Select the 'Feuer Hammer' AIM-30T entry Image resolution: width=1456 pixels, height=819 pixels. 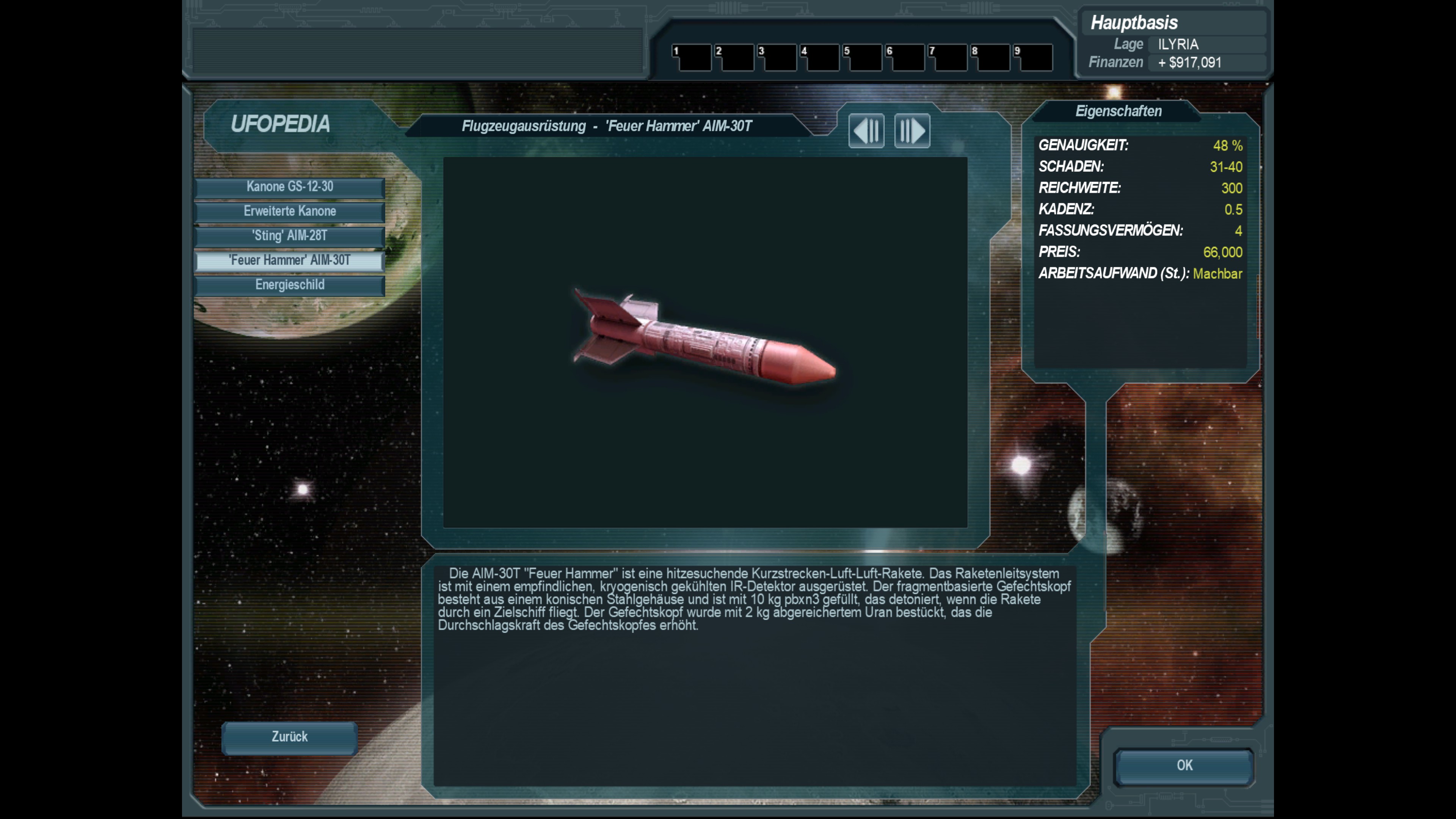(x=289, y=260)
